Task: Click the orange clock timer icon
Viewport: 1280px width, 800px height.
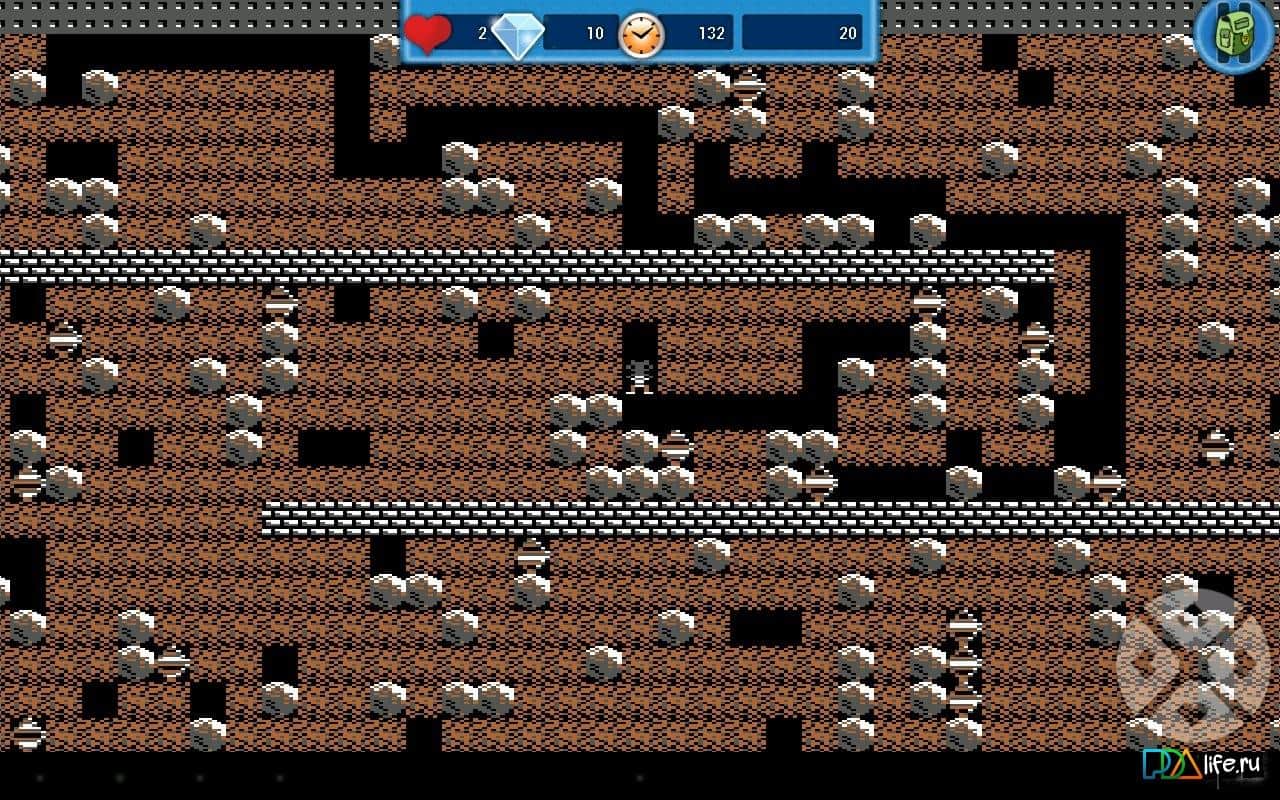Action: (x=643, y=33)
